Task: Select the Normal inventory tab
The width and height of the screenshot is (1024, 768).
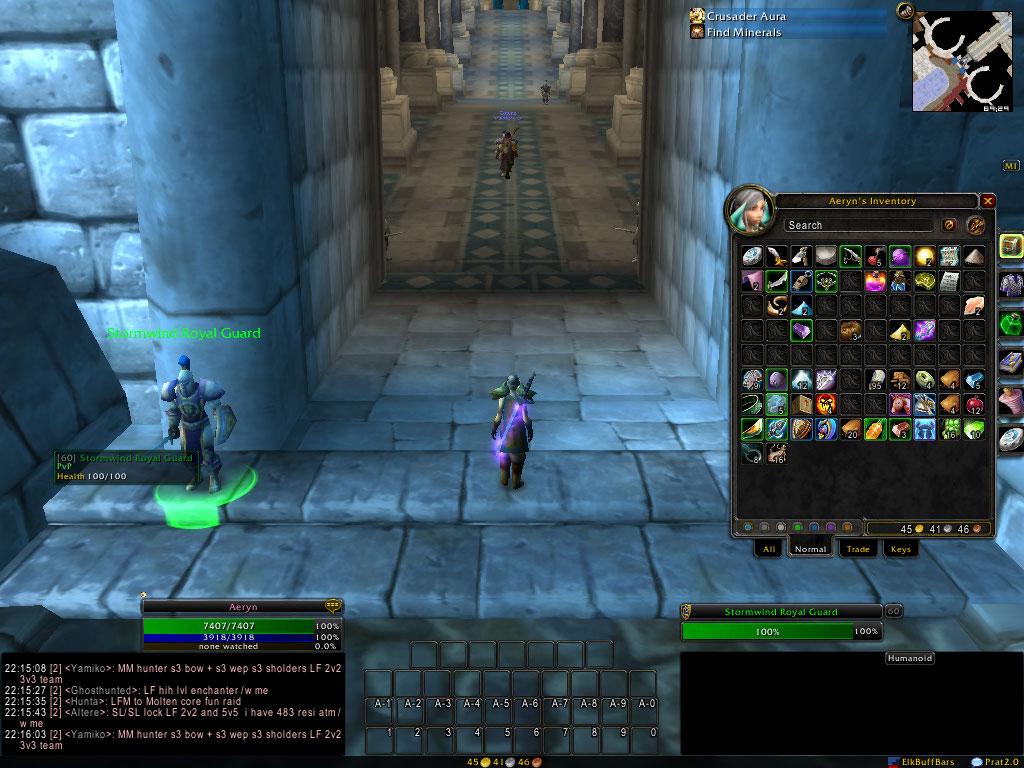Action: (810, 549)
